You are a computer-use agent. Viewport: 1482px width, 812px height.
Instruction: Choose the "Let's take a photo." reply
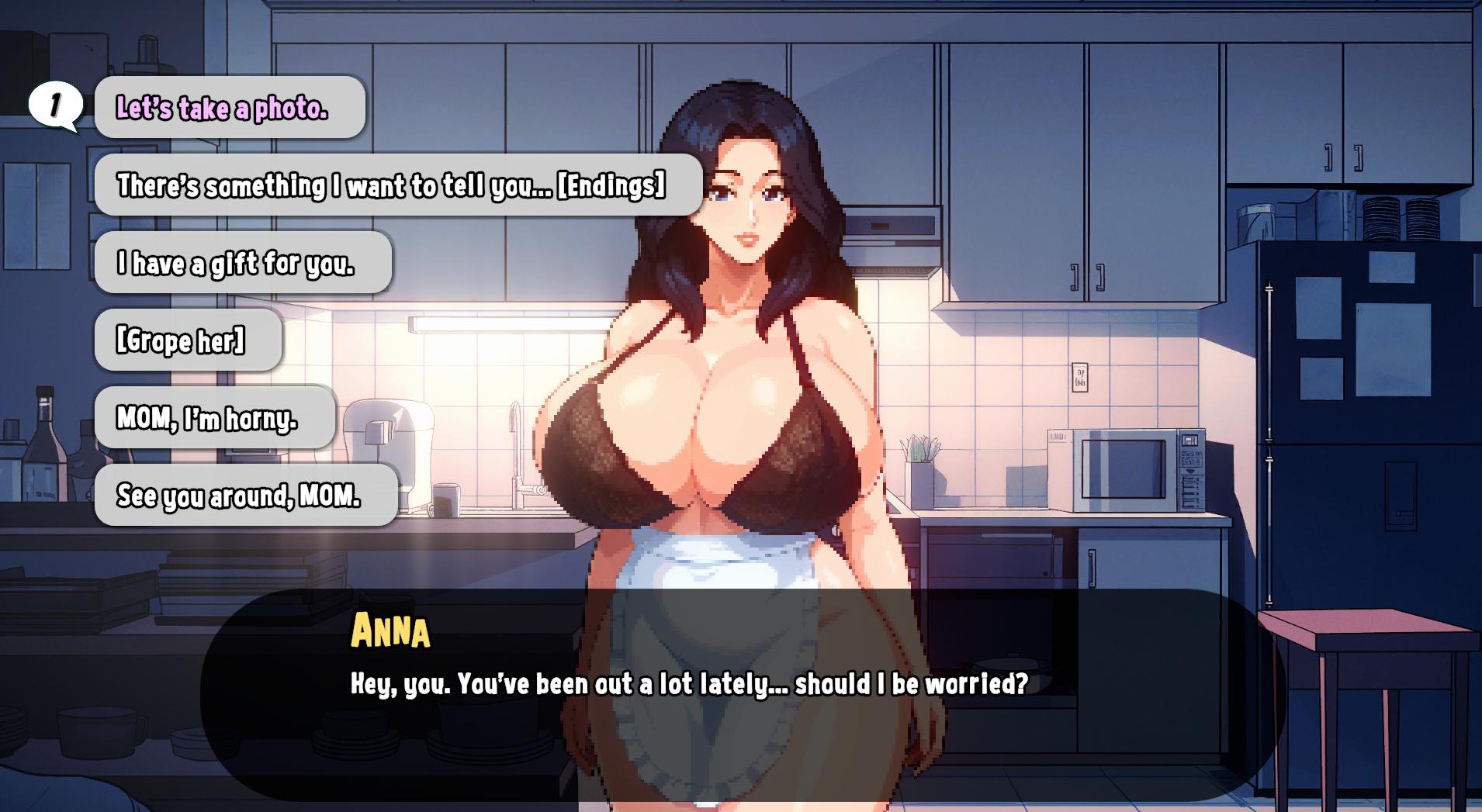click(229, 108)
